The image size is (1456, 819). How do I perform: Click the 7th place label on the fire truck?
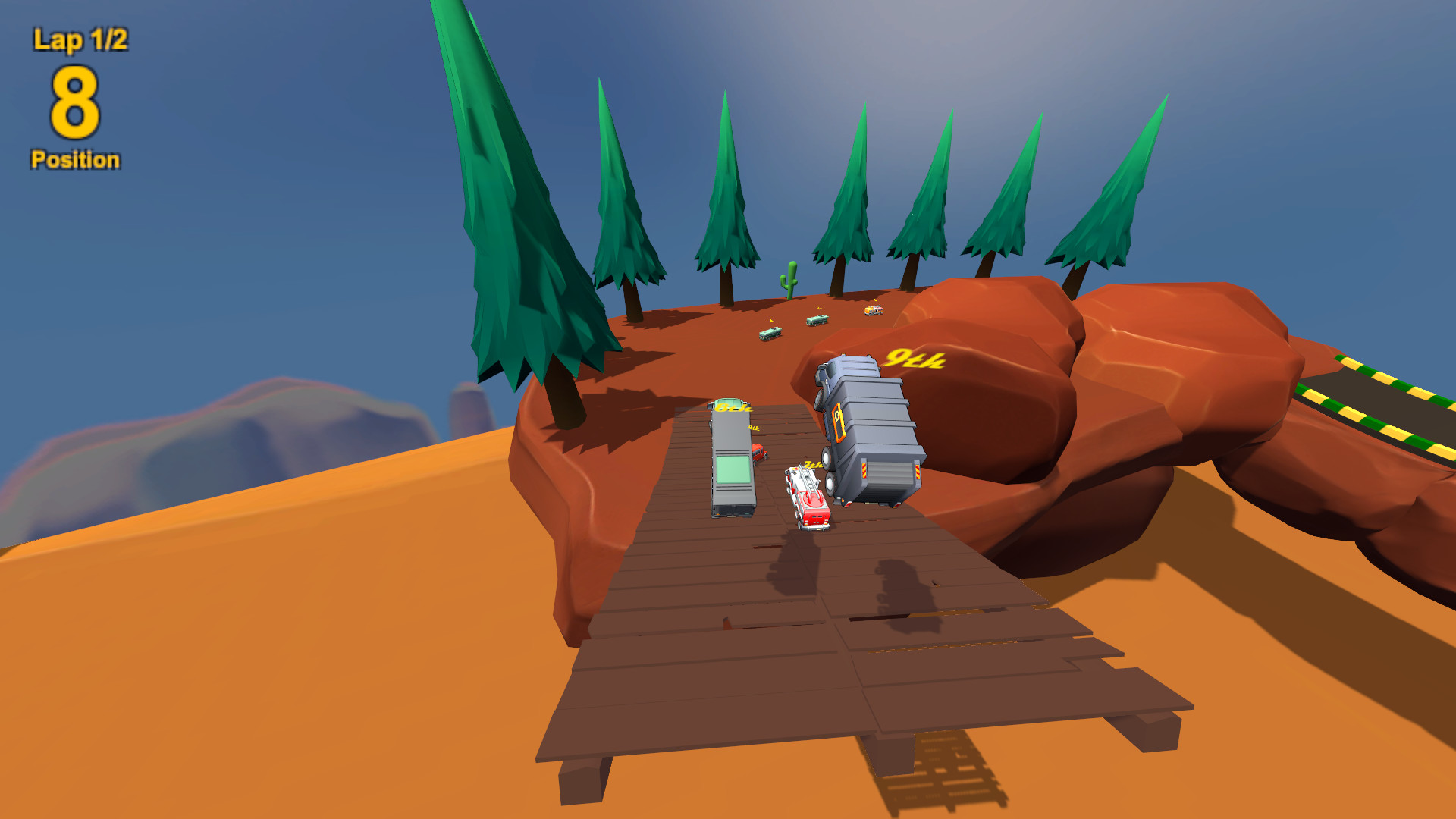tap(811, 464)
